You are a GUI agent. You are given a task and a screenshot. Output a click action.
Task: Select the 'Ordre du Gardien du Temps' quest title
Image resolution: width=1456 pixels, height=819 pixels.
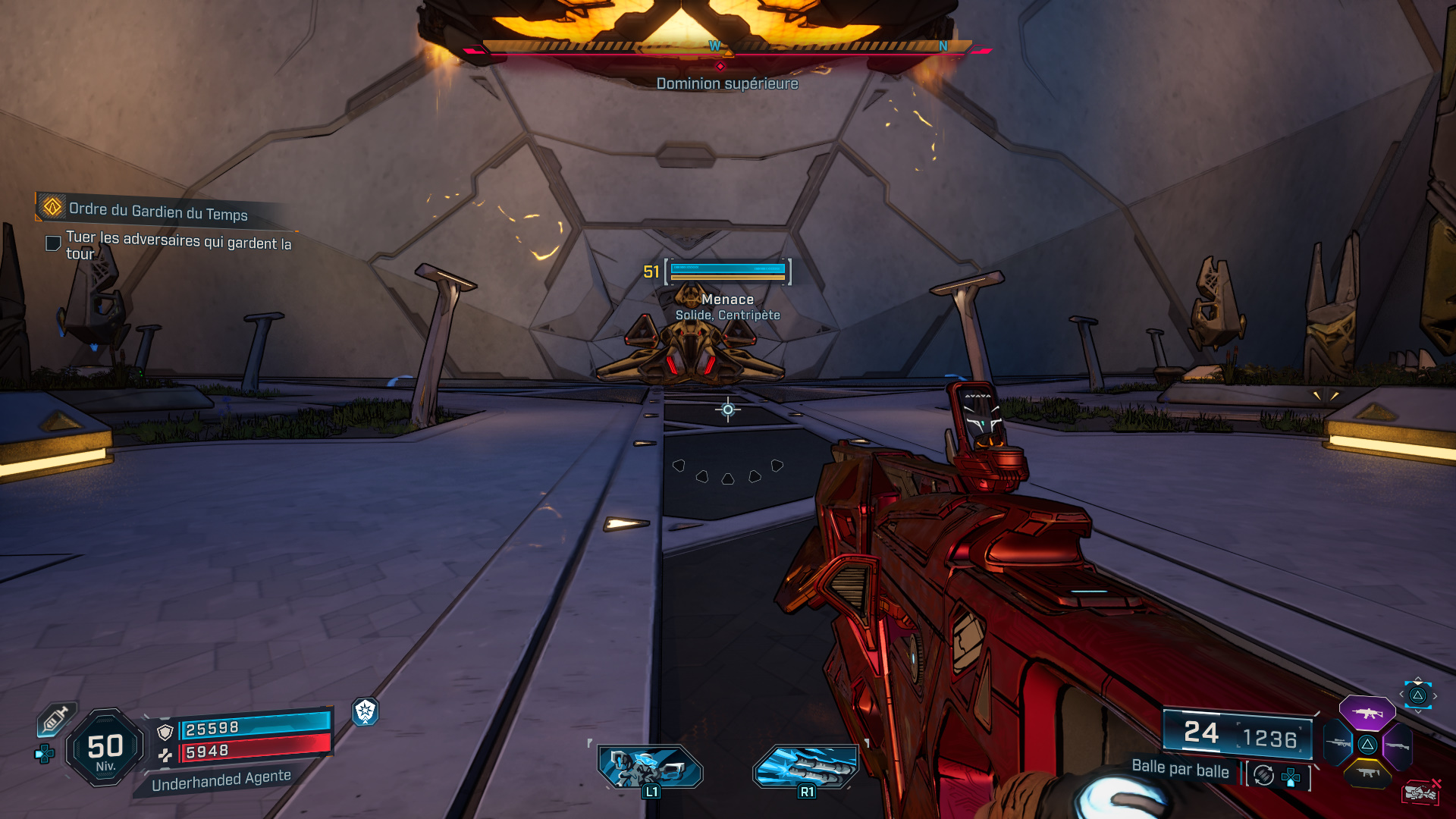(x=159, y=215)
